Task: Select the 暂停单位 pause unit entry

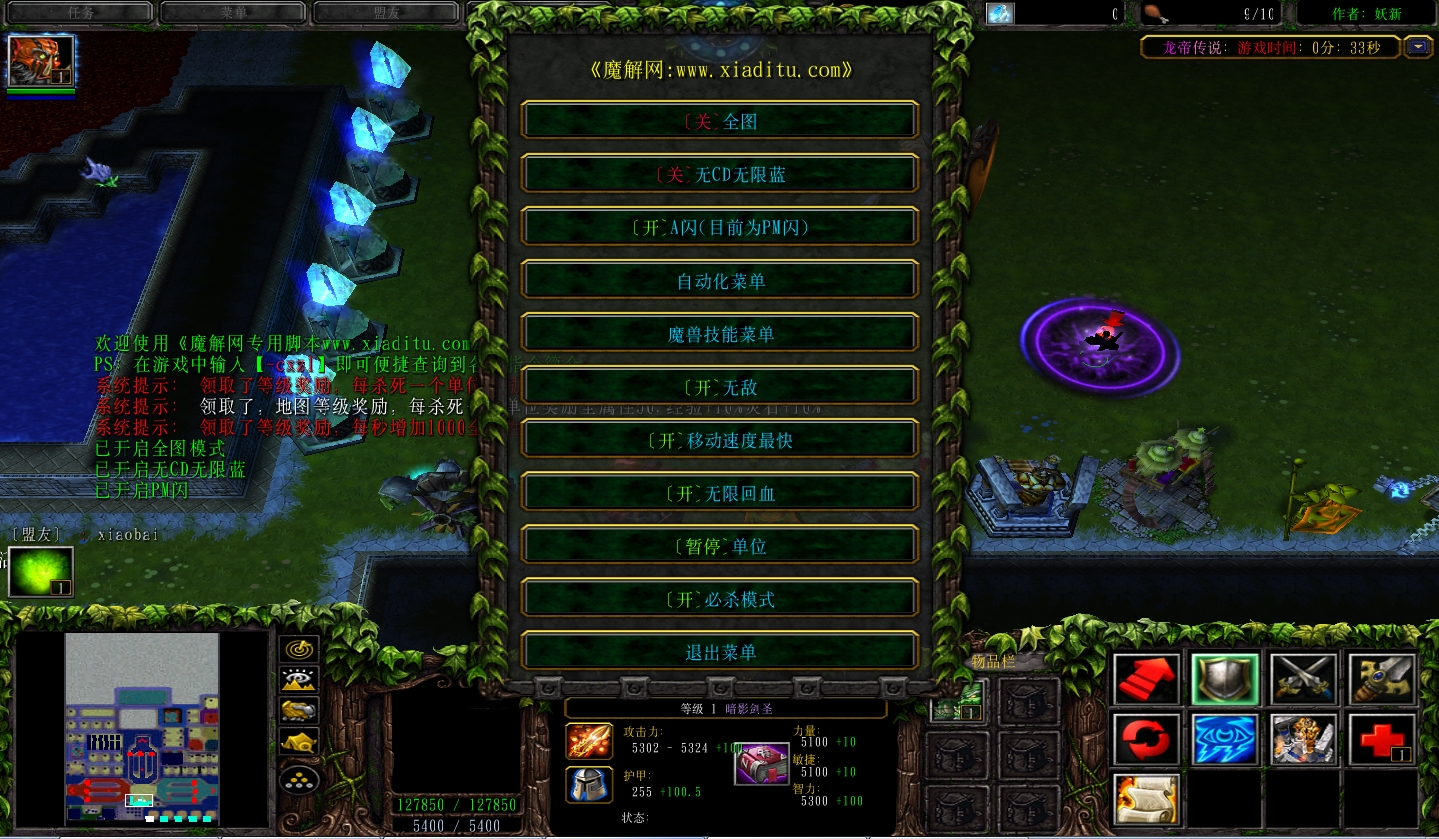Action: tap(720, 546)
